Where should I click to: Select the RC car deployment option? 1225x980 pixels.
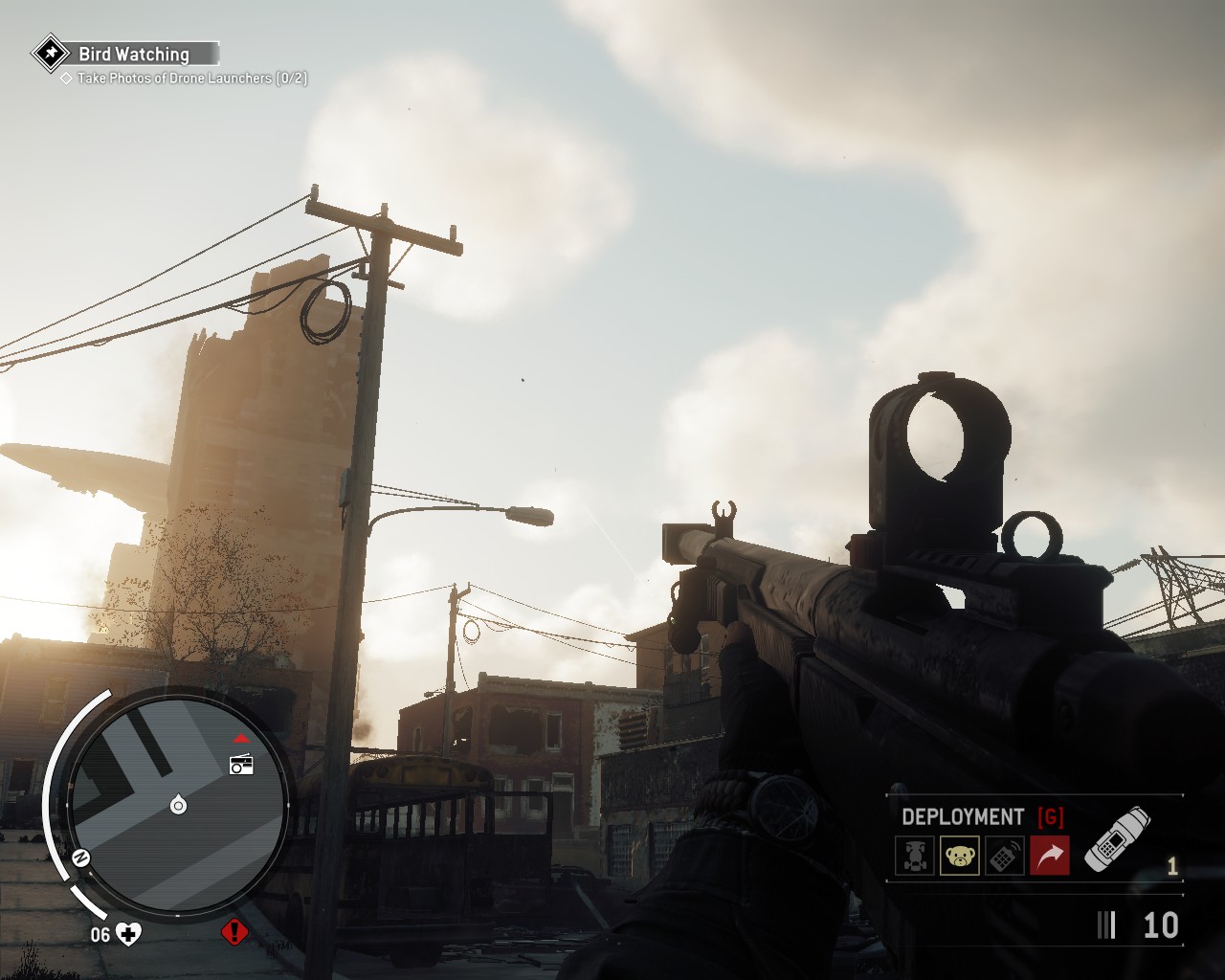pos(915,855)
